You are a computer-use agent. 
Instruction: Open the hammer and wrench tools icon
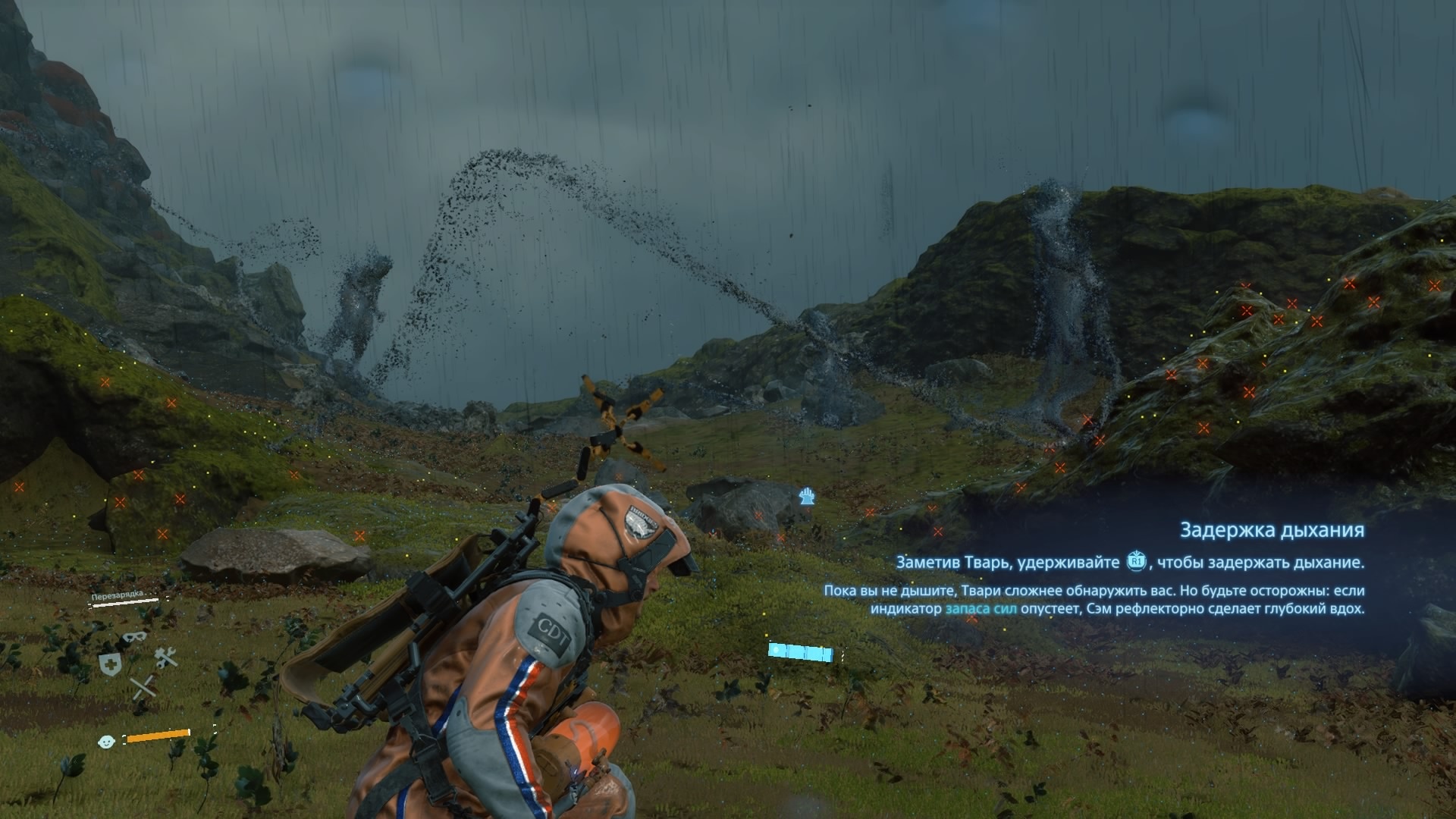tap(165, 657)
